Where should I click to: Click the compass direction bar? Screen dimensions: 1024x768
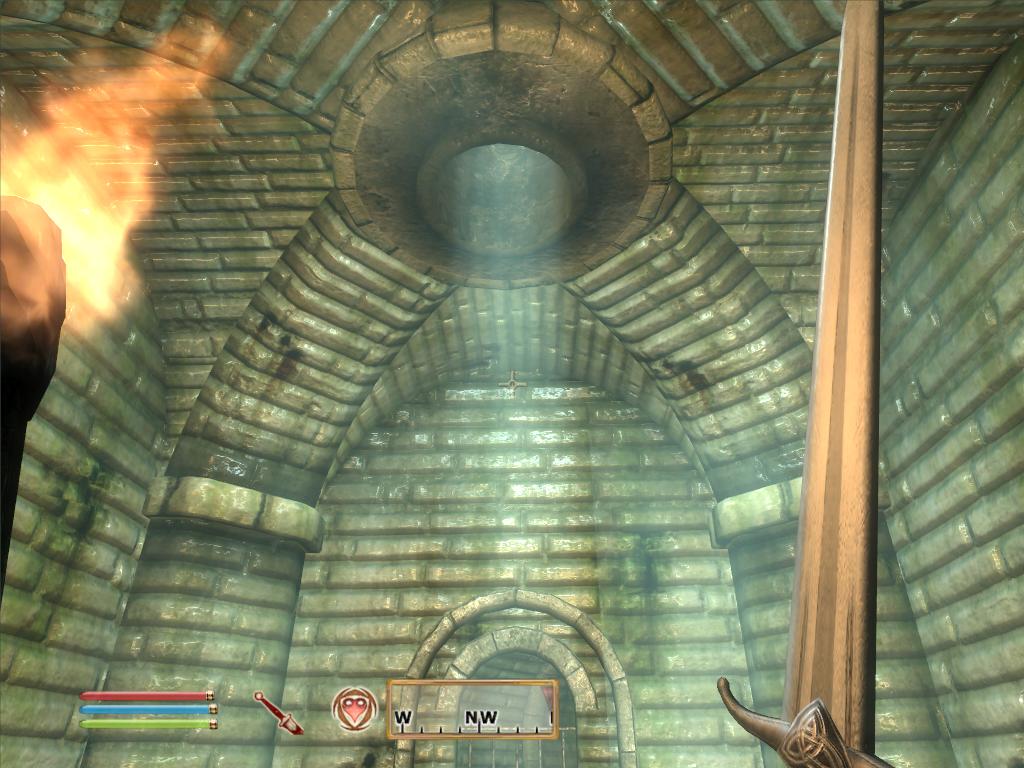point(472,709)
